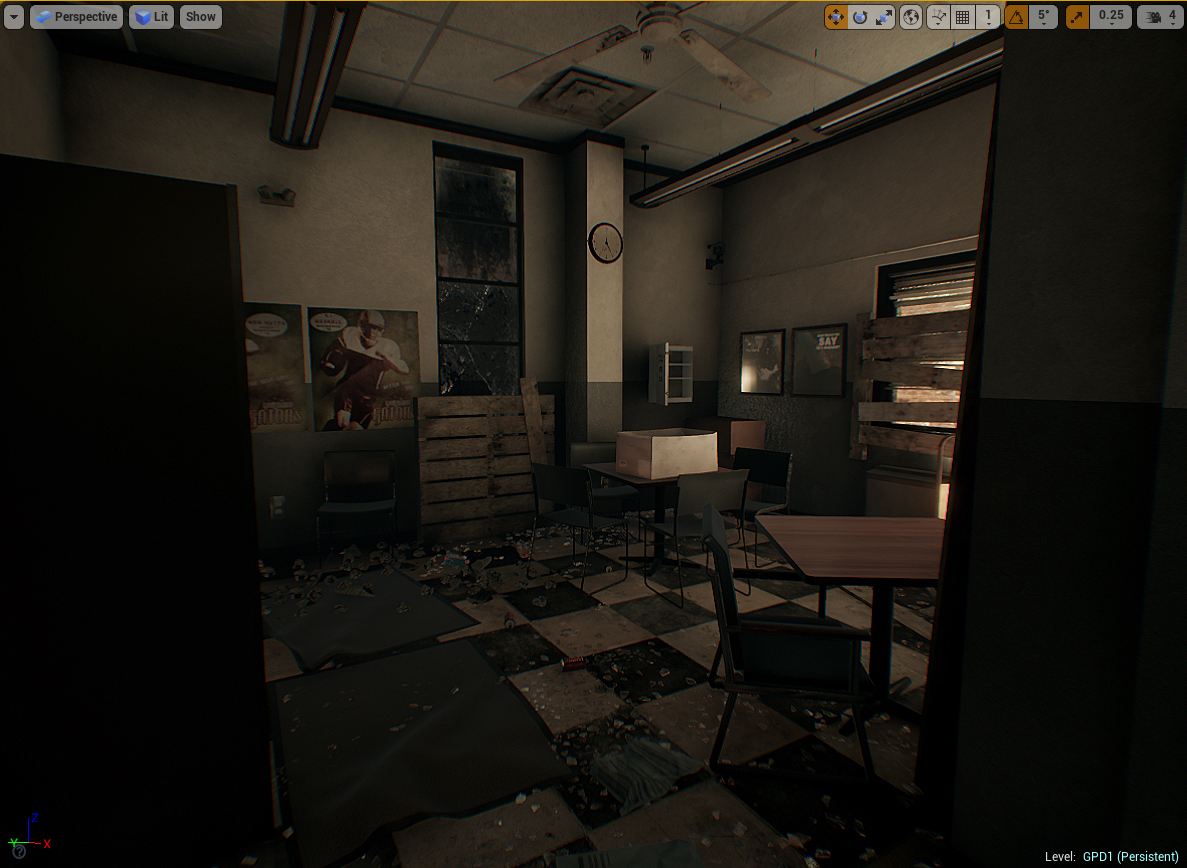Viewport: 1187px width, 868px height.
Task: Open the Show flags menu
Action: 201,17
